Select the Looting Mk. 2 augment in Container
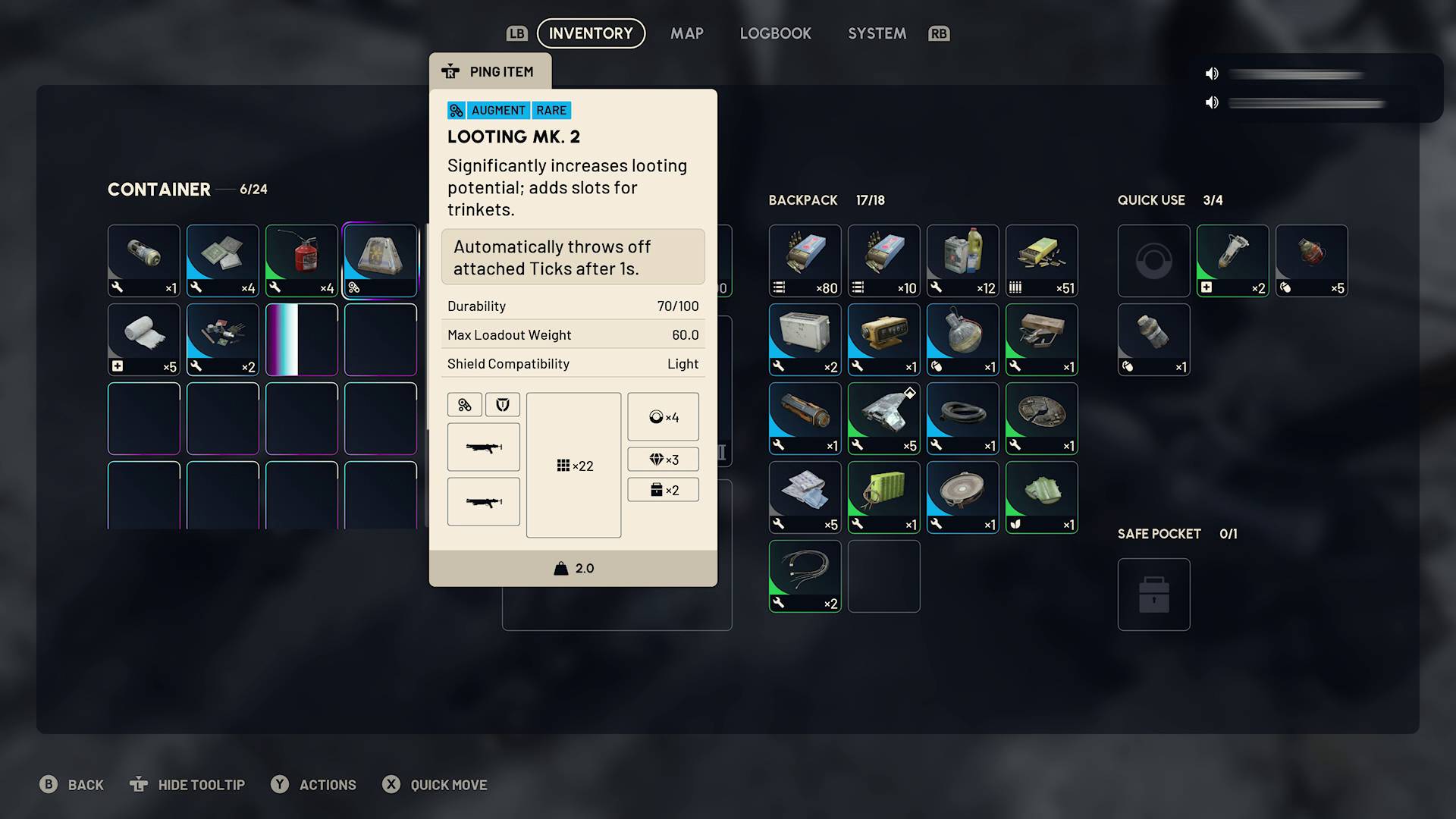The image size is (1456, 819). (380, 260)
